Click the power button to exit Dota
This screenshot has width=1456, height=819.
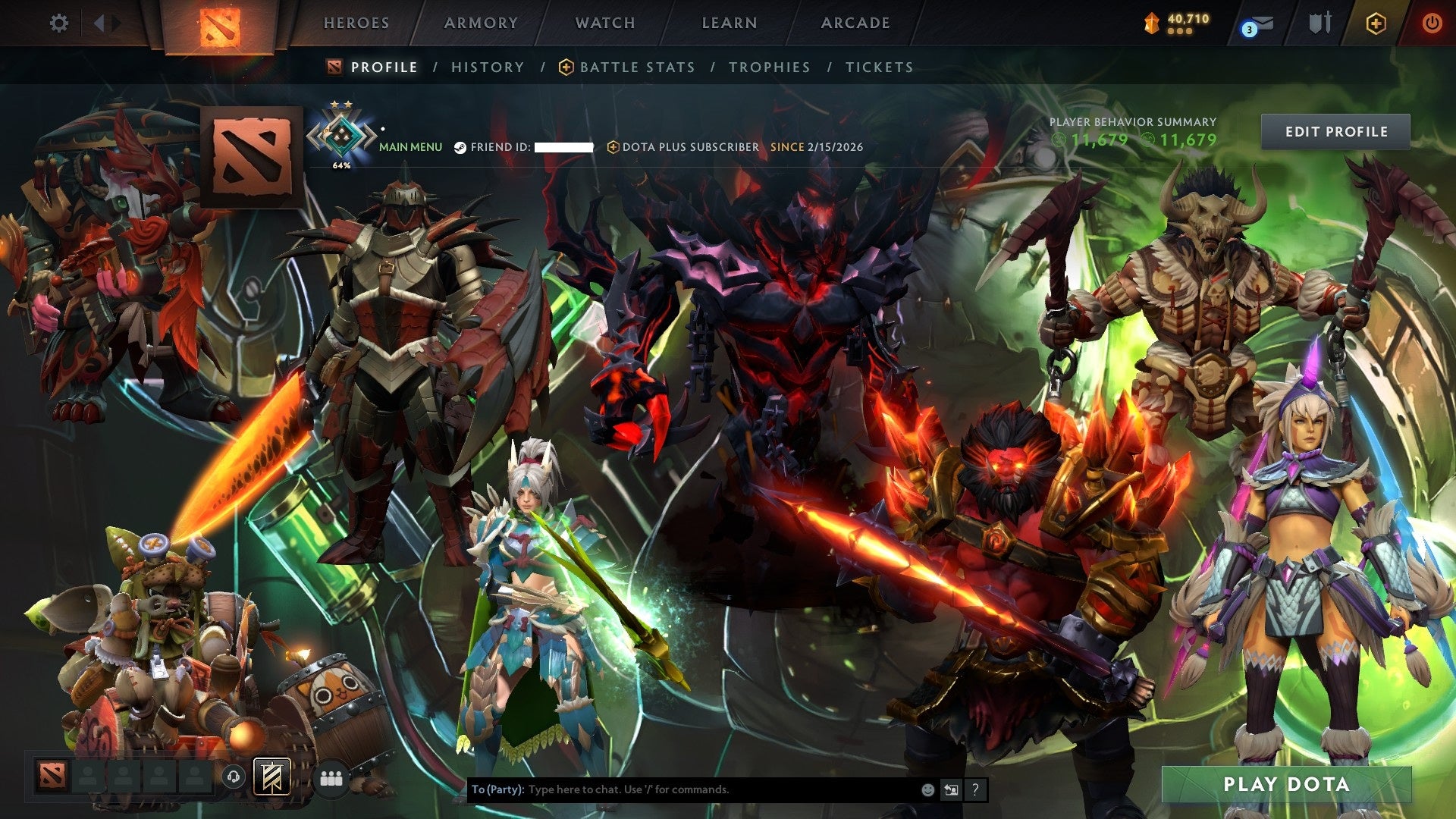pyautogui.click(x=1432, y=23)
